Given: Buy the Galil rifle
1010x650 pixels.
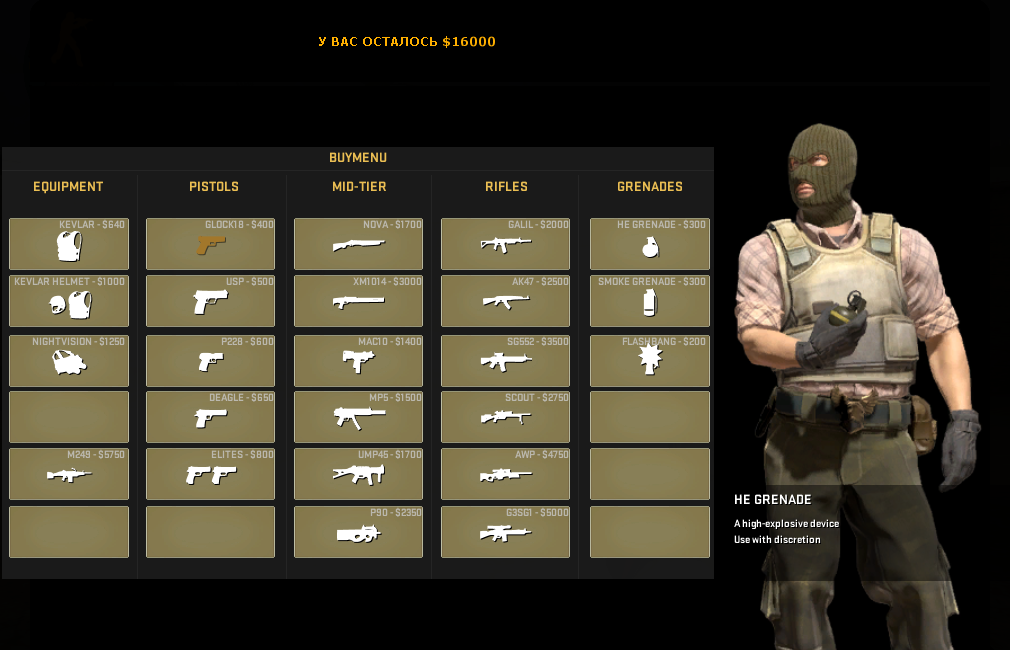Looking at the screenshot, I should point(505,244).
